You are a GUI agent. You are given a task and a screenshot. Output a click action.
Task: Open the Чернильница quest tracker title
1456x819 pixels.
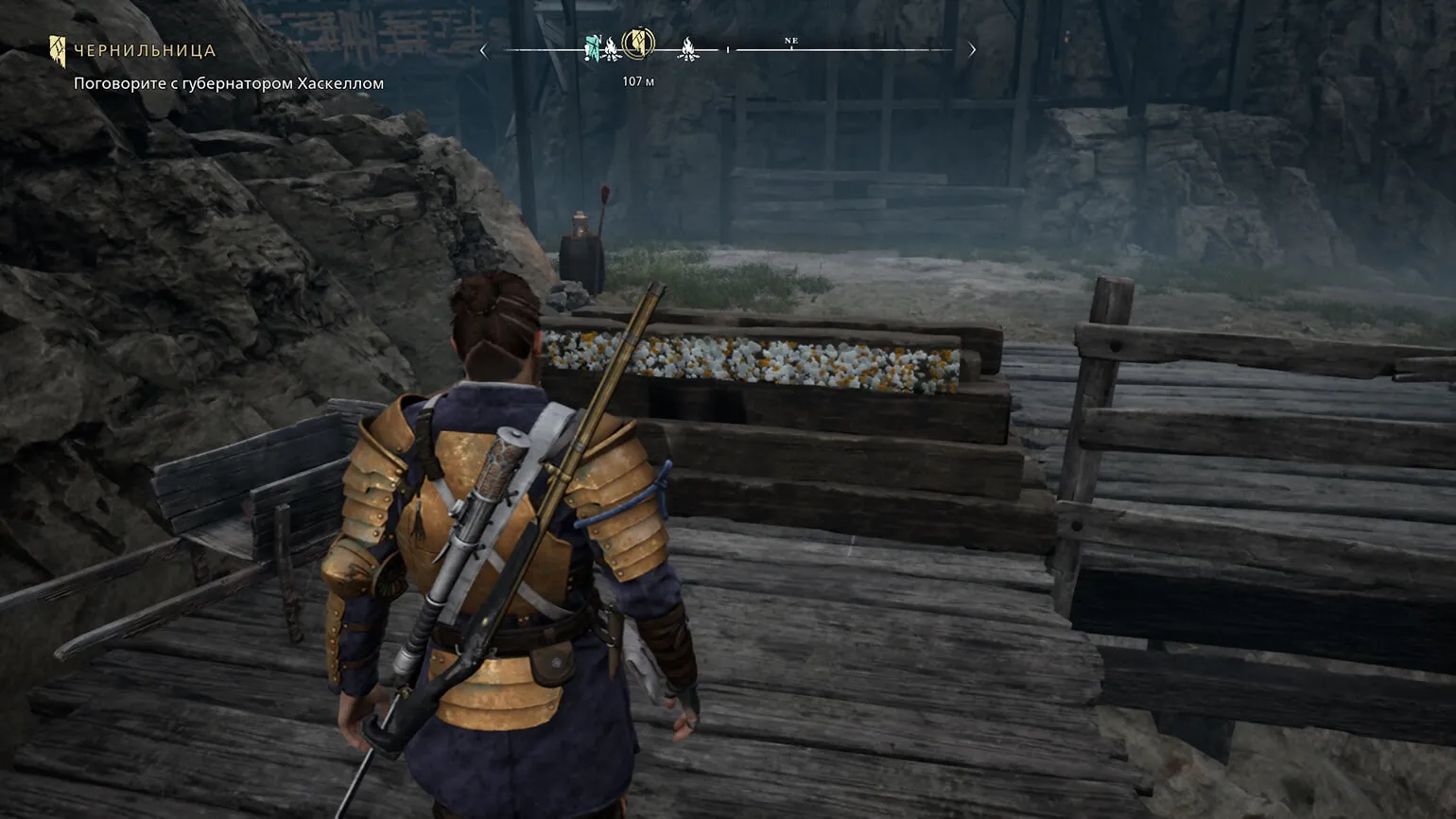click(145, 51)
